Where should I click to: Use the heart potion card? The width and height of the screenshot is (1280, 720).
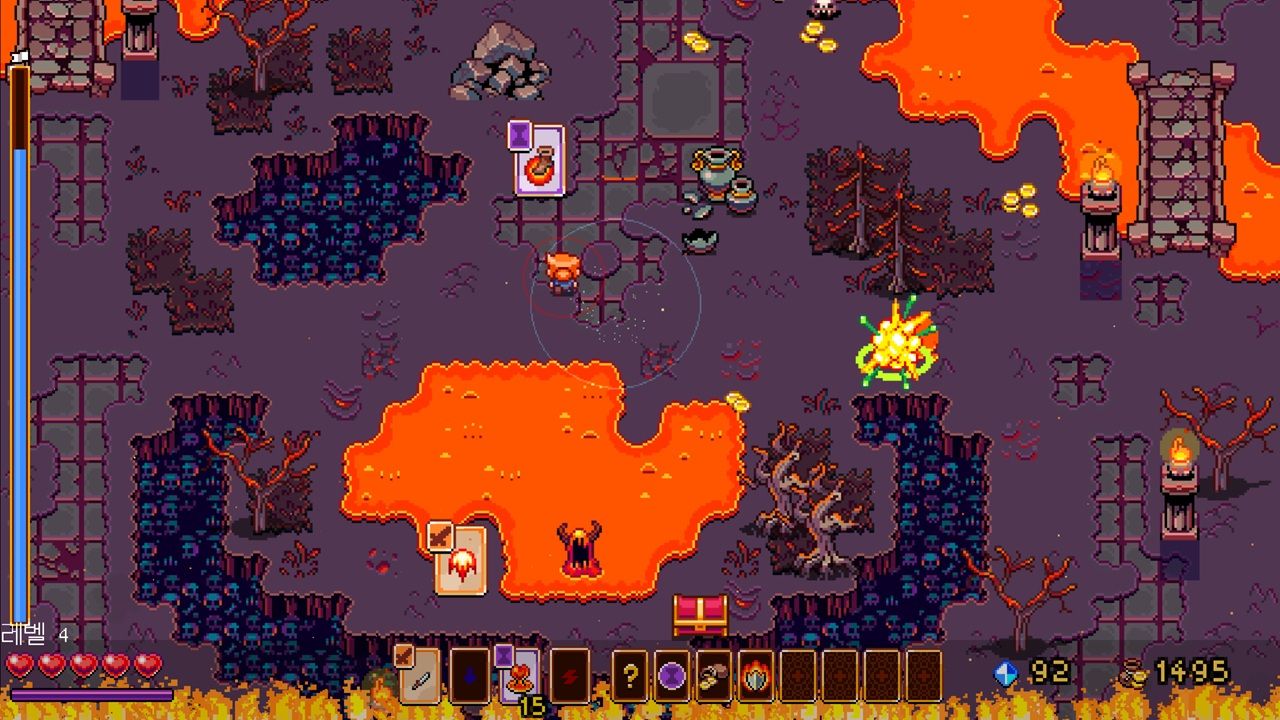(x=520, y=677)
